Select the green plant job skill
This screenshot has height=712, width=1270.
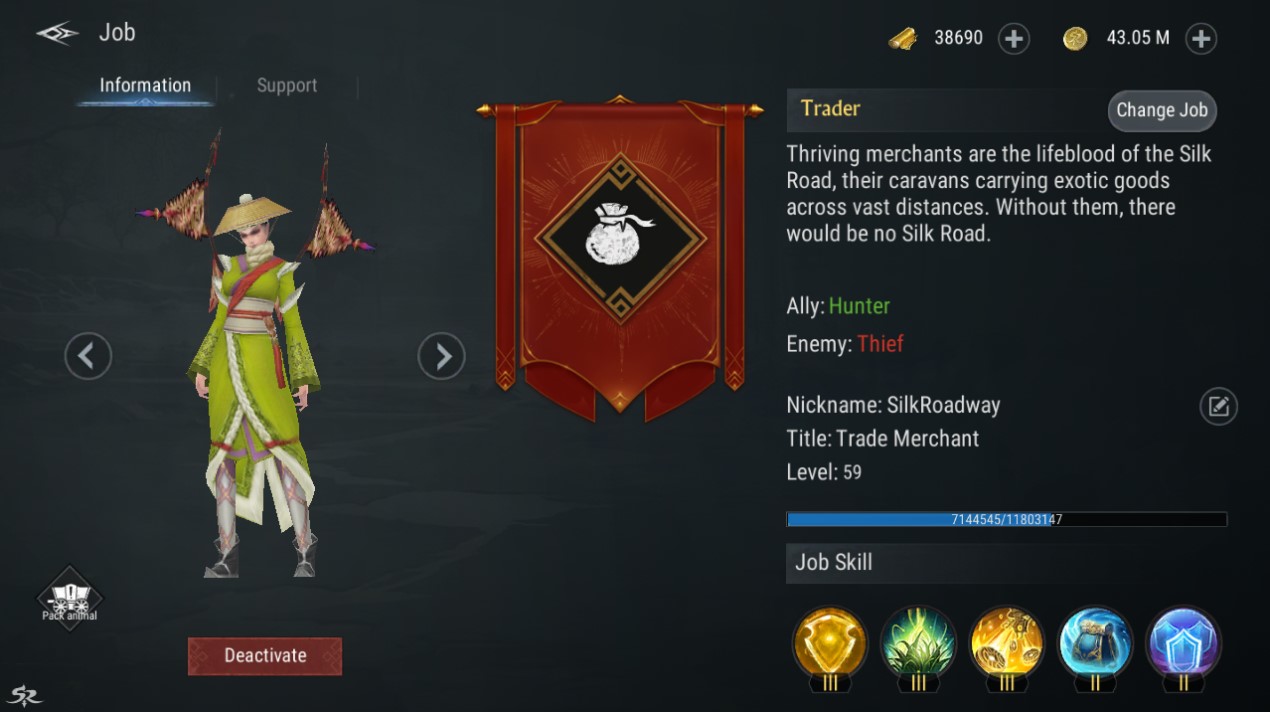(x=918, y=644)
